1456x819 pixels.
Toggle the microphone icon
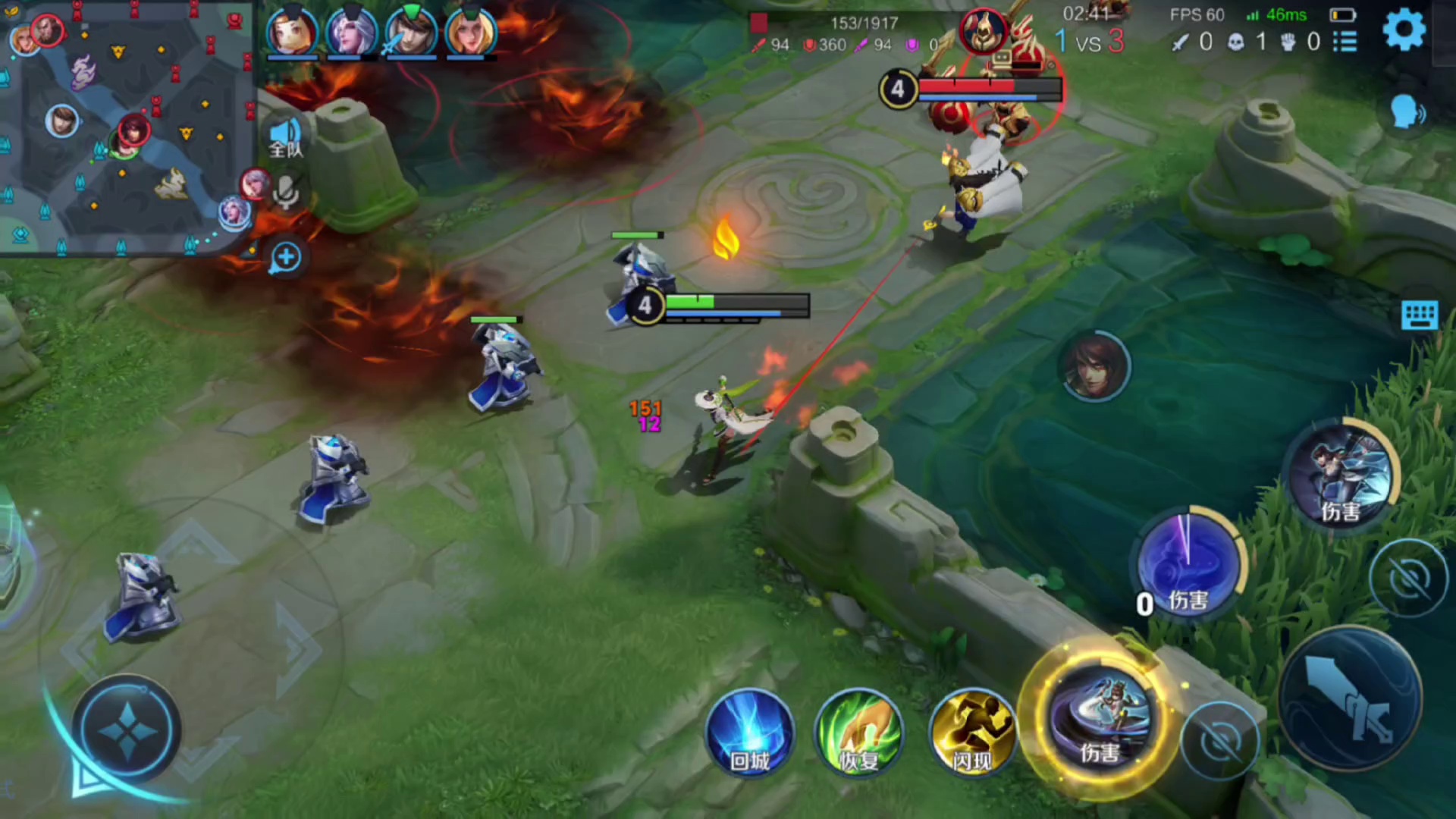click(x=286, y=193)
